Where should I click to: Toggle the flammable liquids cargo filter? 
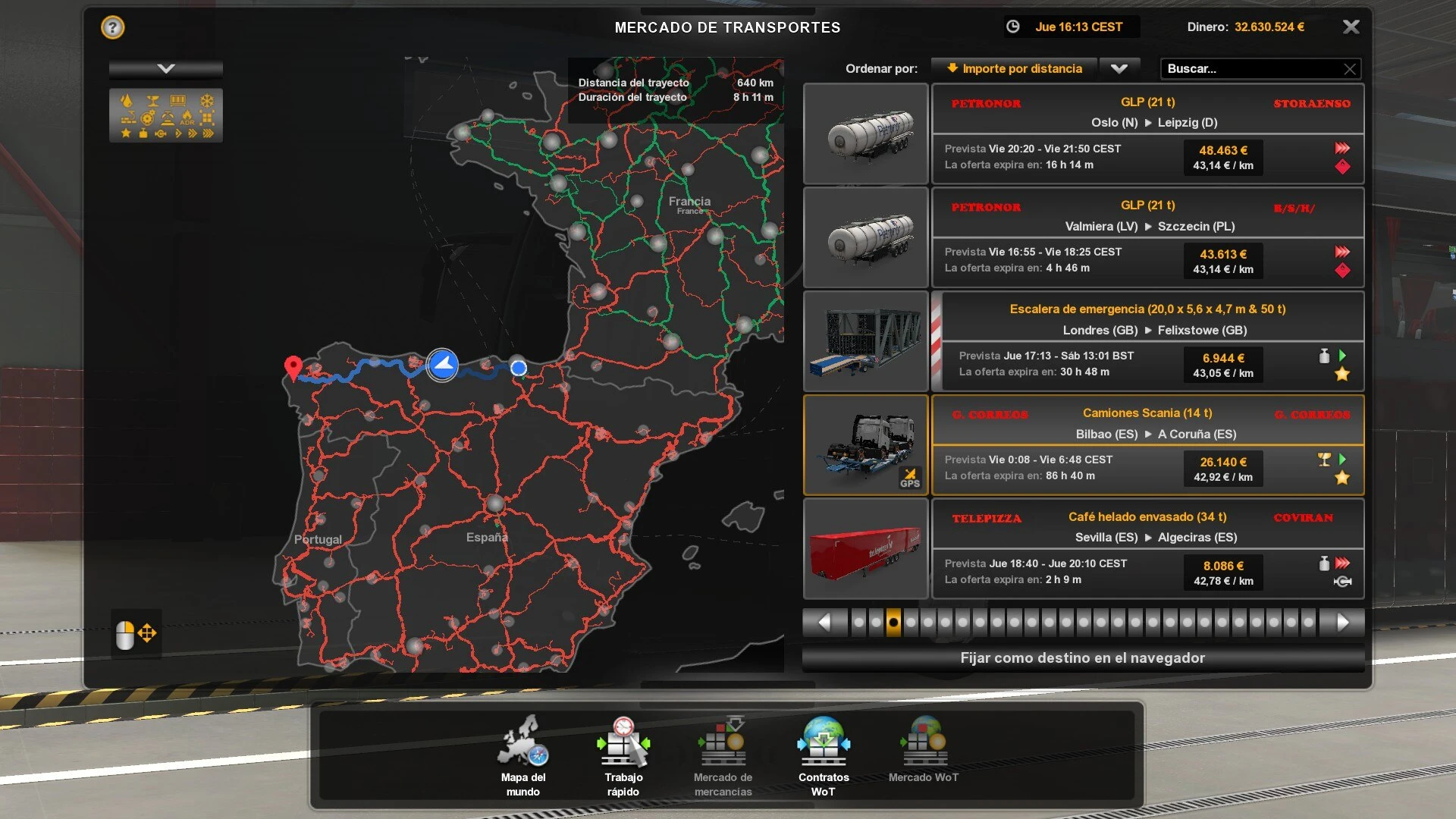tap(127, 100)
